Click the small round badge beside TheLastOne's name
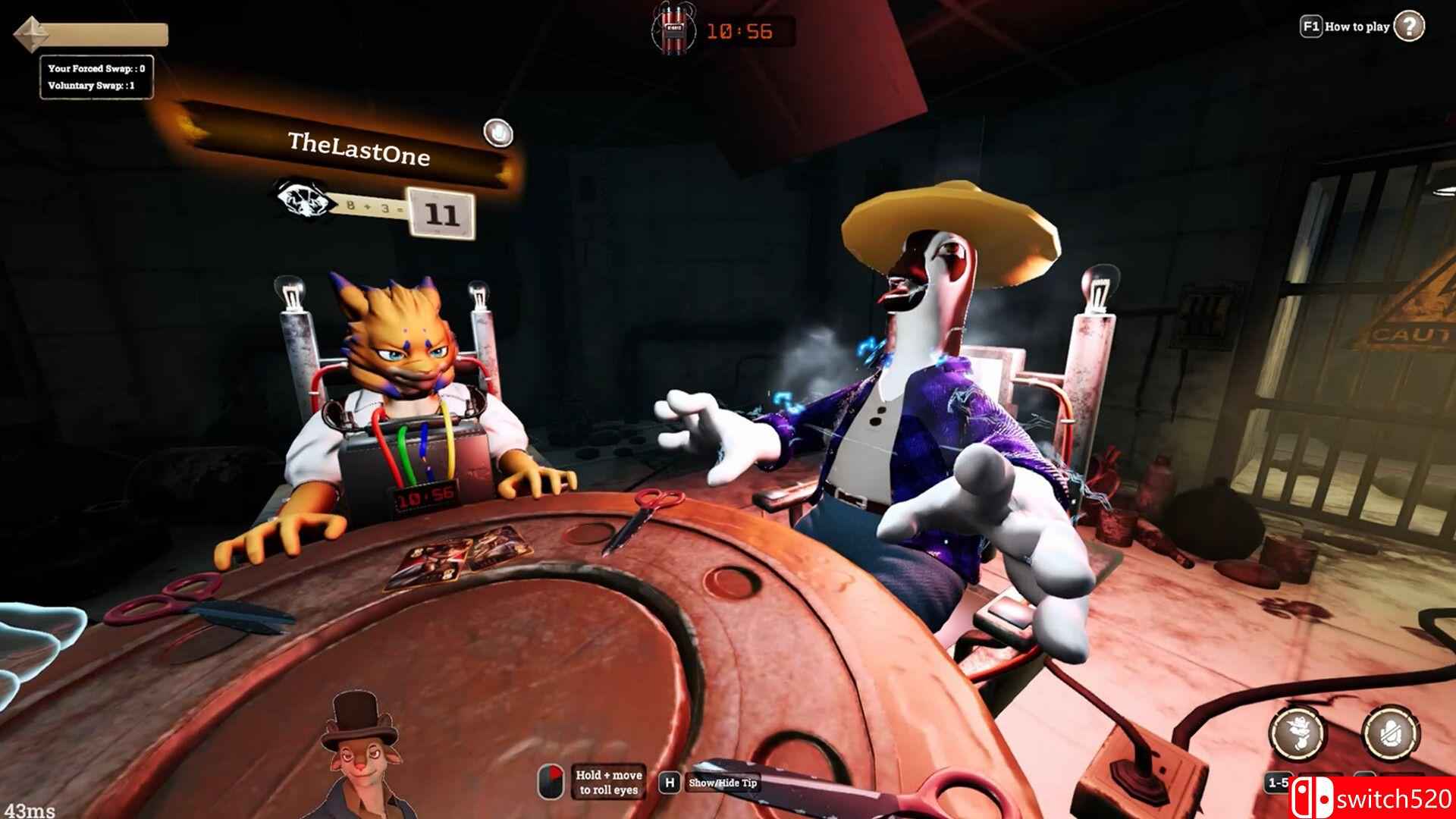The width and height of the screenshot is (1456, 819). 497,133
